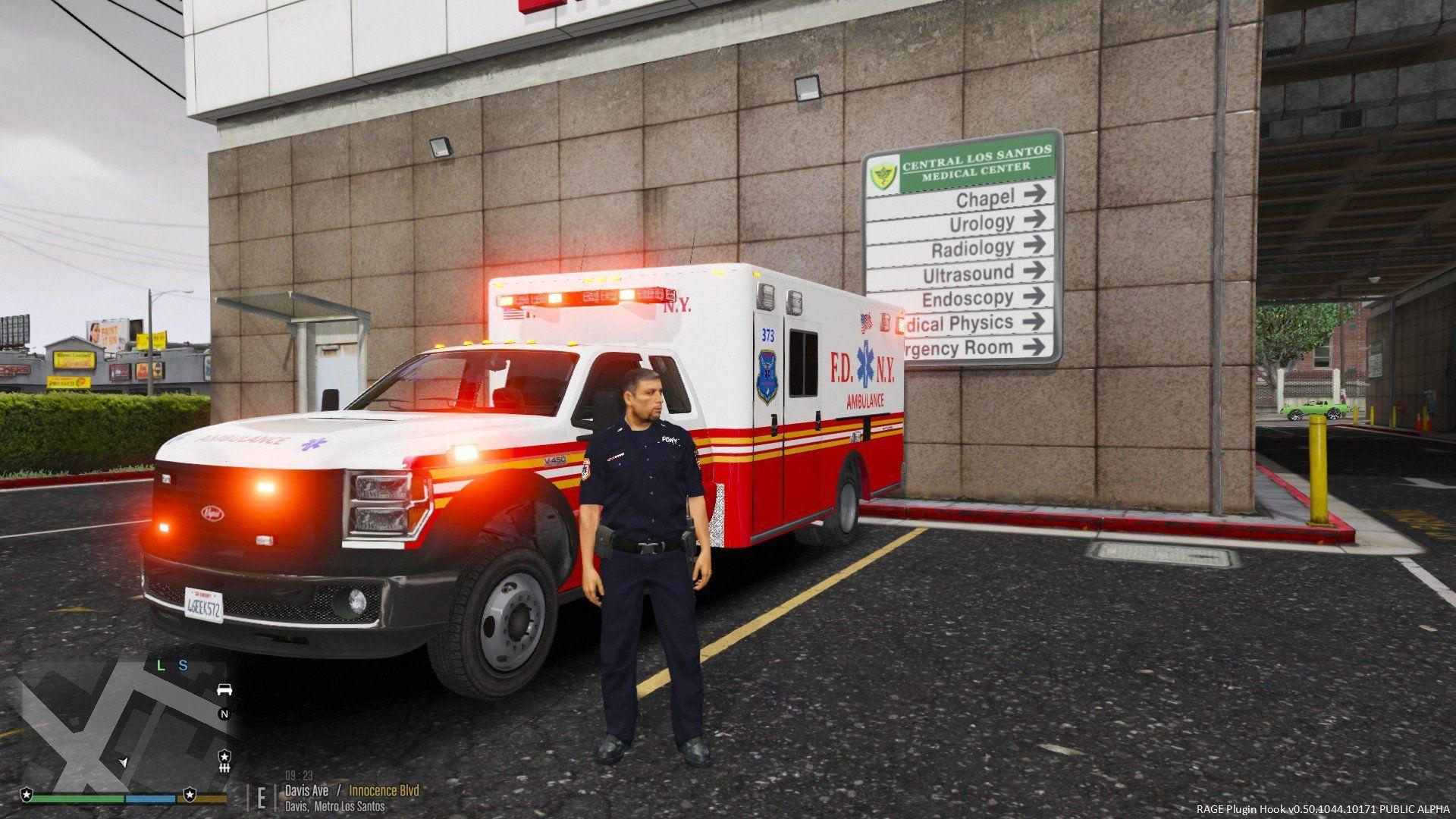Click the north N compass marker
This screenshot has width=1456, height=819.
pos(224,714)
